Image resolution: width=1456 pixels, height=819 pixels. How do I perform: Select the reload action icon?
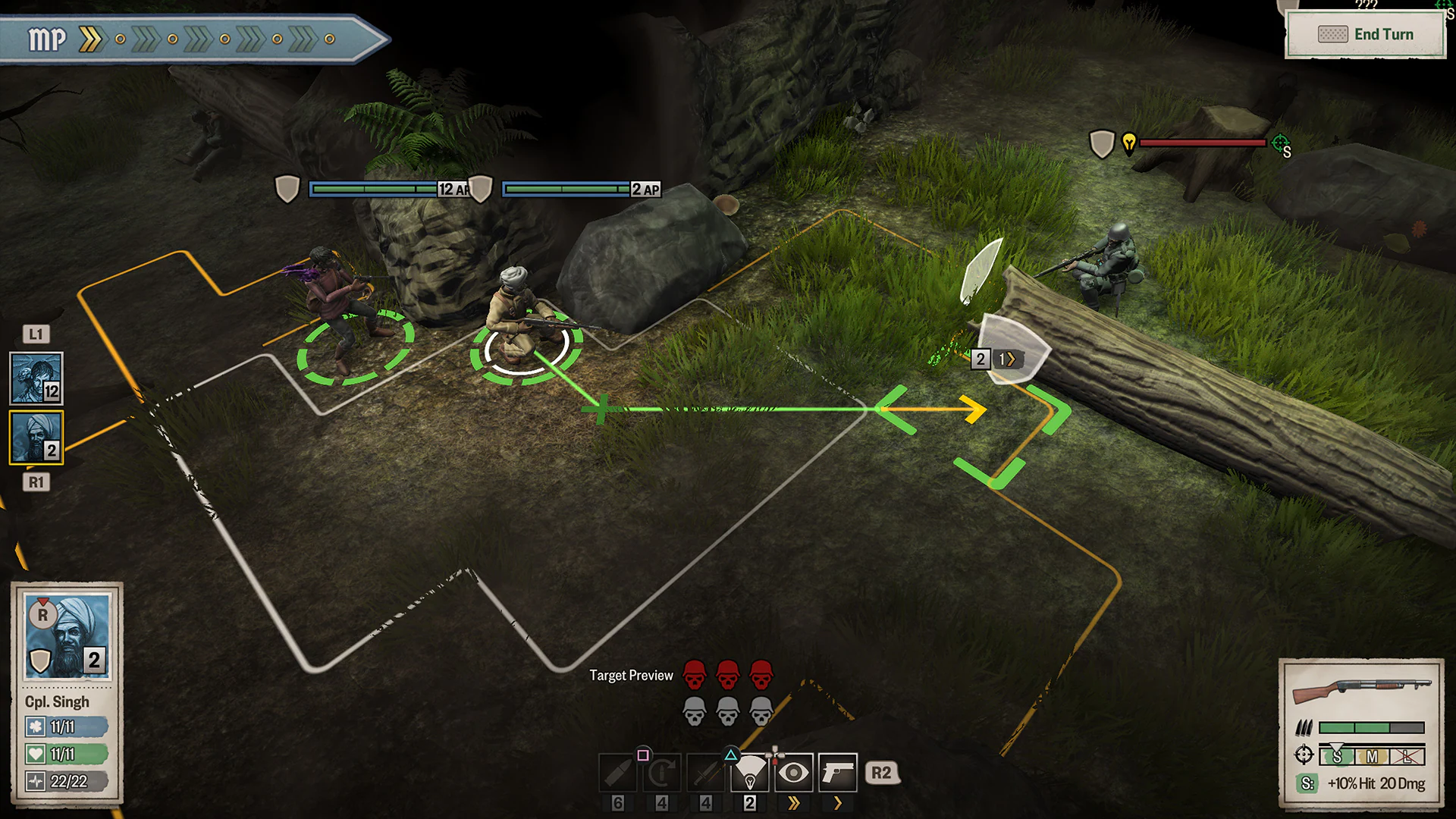661,772
